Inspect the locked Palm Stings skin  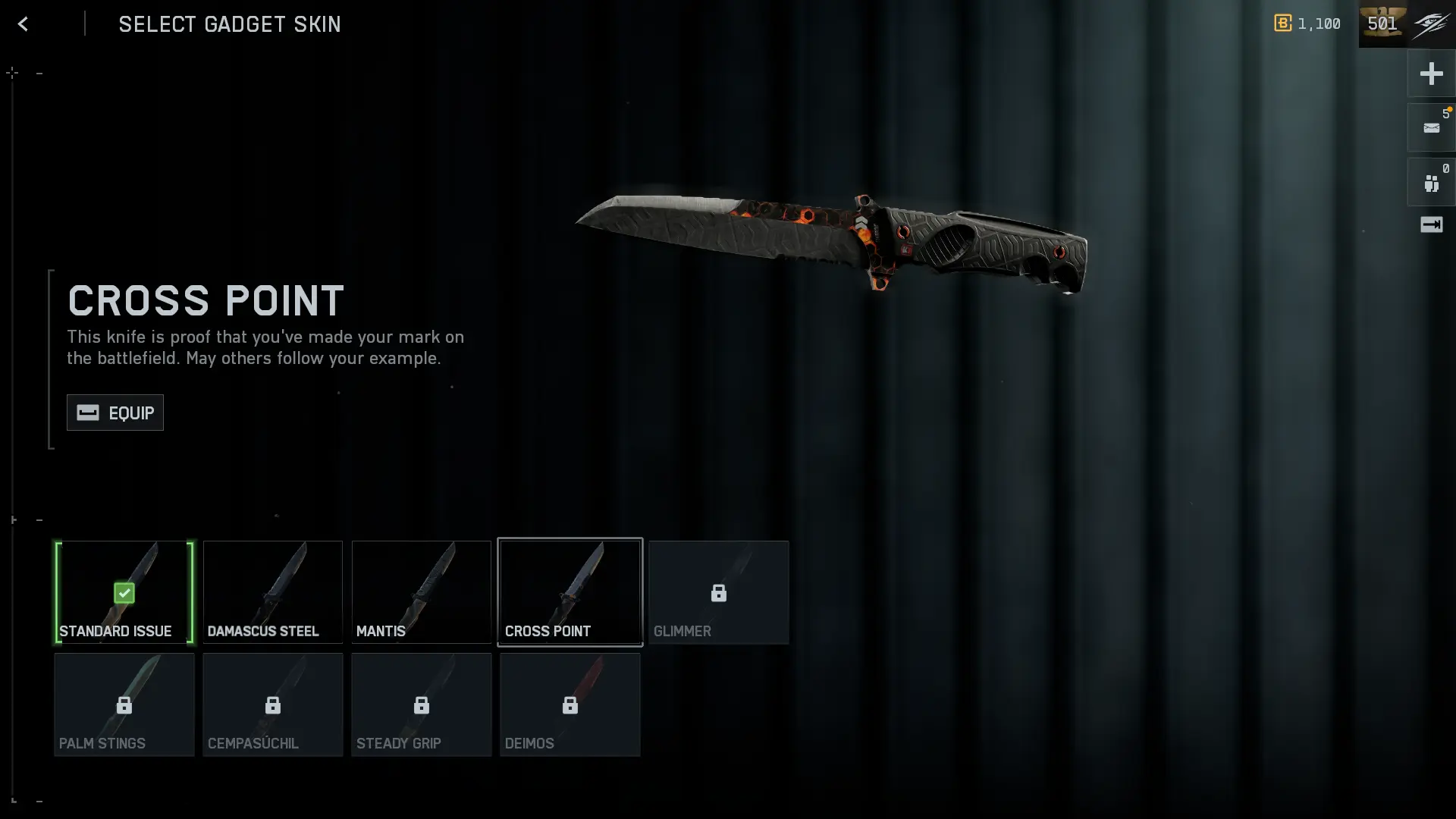pyautogui.click(x=124, y=704)
